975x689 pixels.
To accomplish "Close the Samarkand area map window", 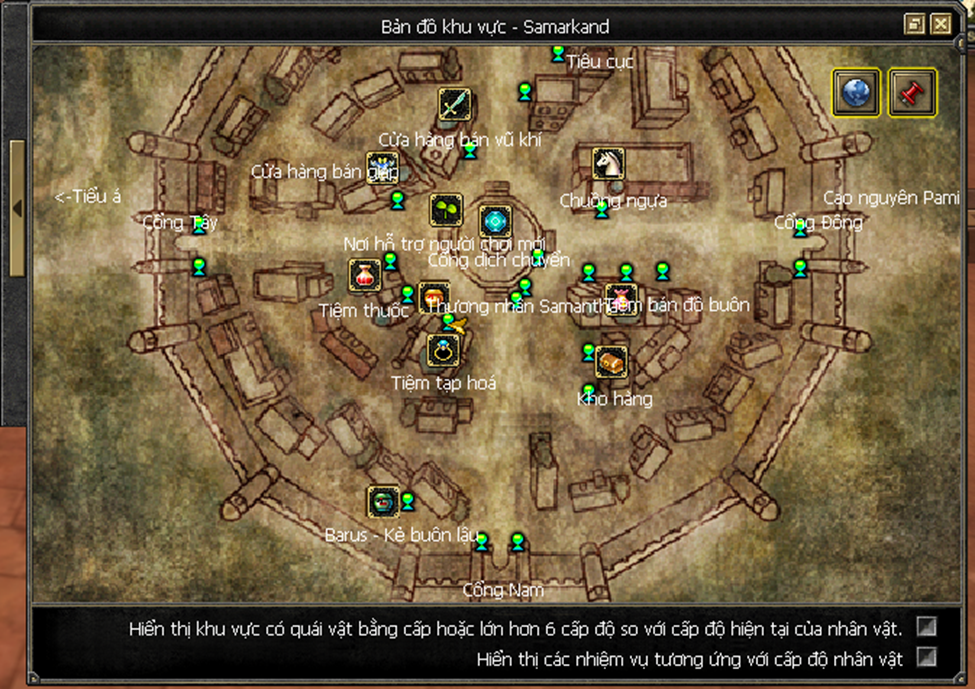I will coord(941,25).
